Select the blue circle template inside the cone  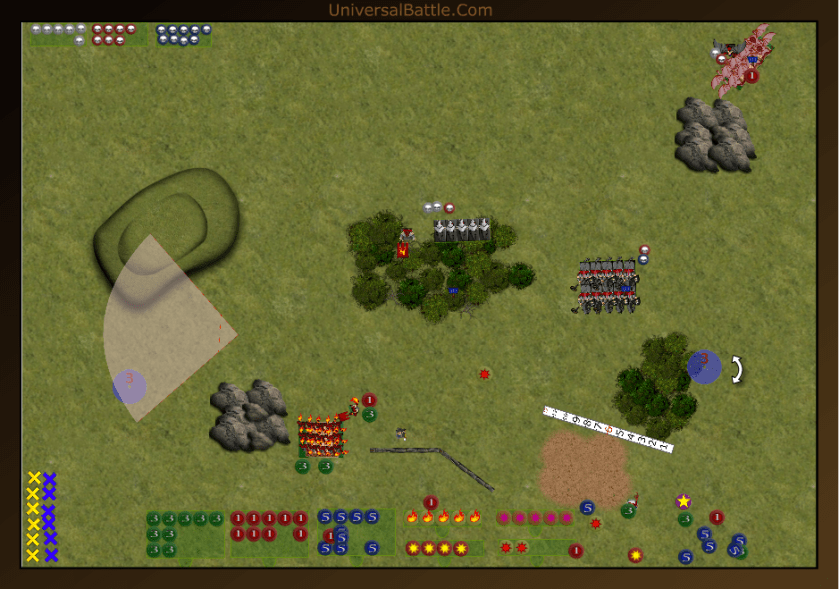(x=130, y=386)
